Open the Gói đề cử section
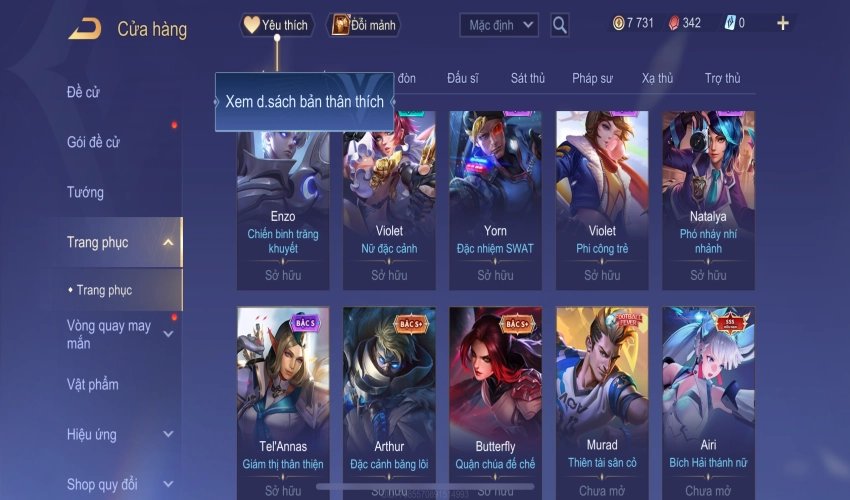Image resolution: width=850 pixels, height=500 pixels. coord(93,142)
